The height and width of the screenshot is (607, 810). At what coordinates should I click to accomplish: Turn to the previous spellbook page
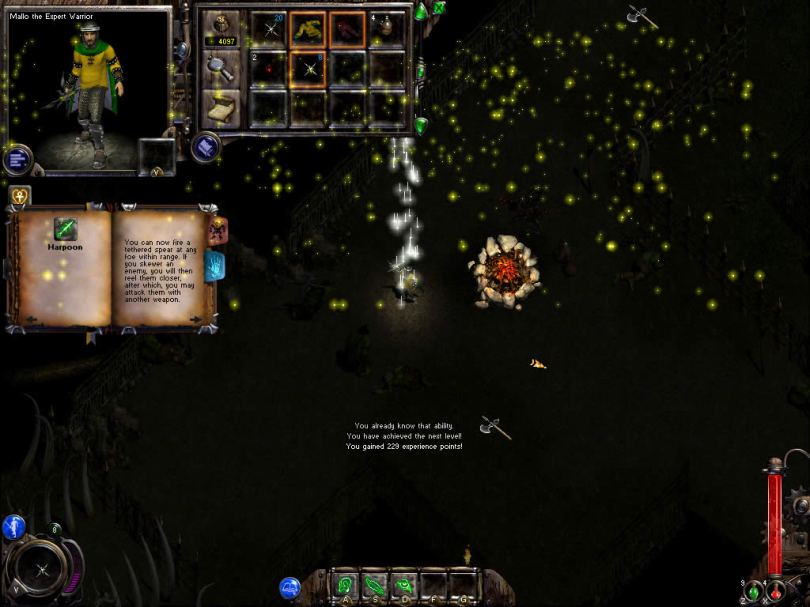tap(29, 320)
